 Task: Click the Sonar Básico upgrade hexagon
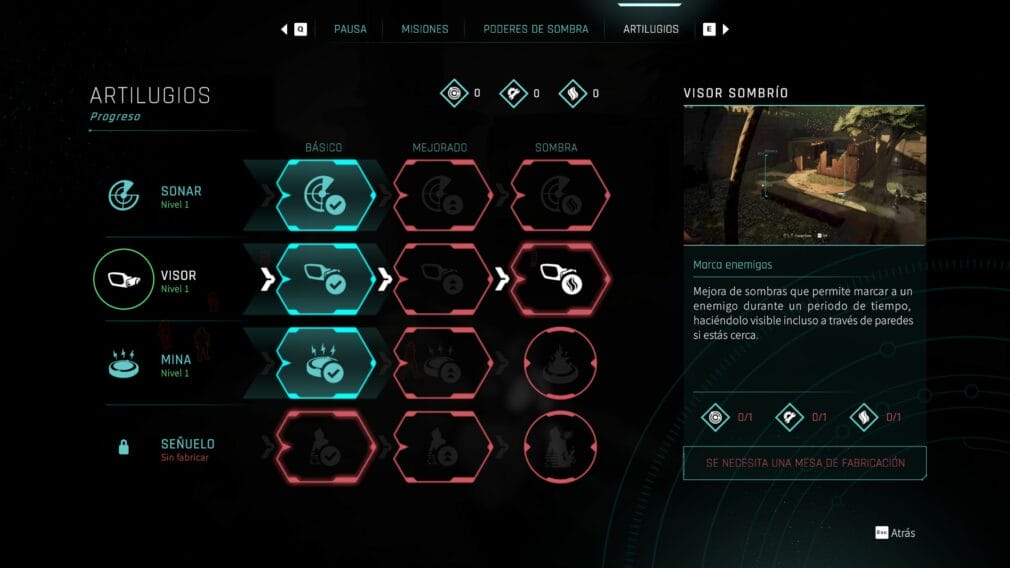click(325, 196)
